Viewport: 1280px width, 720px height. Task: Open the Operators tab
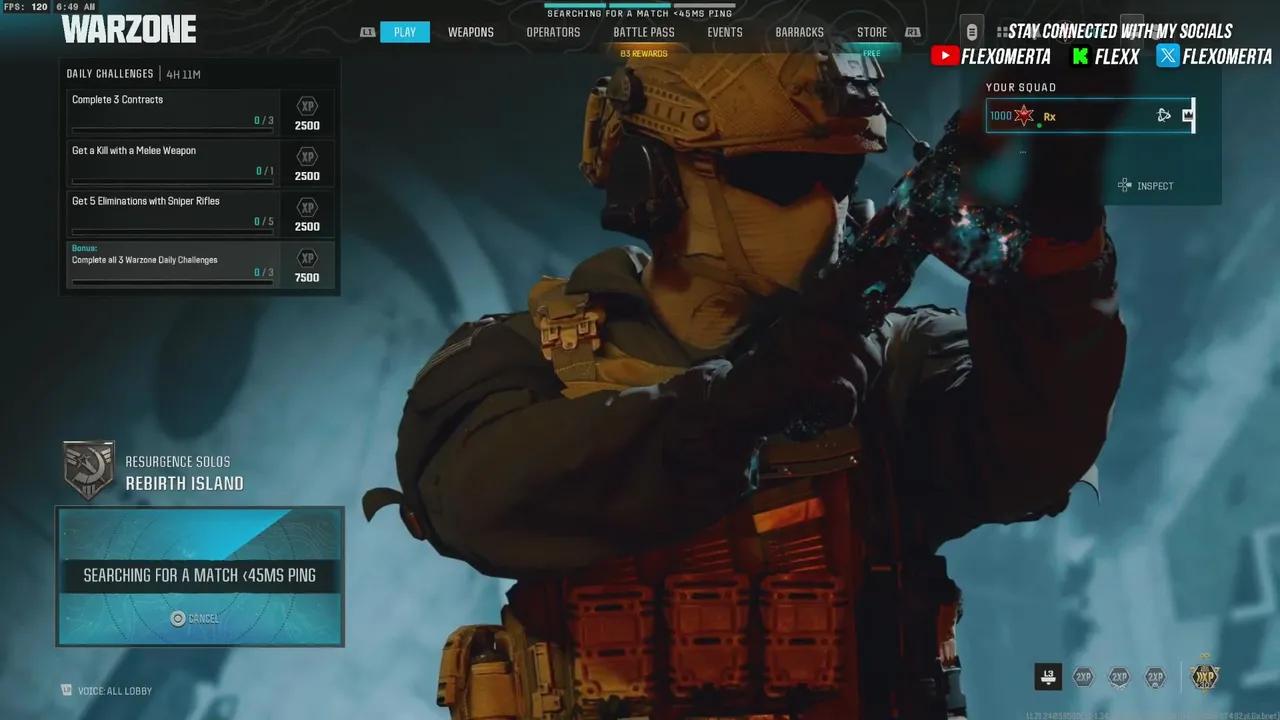553,32
